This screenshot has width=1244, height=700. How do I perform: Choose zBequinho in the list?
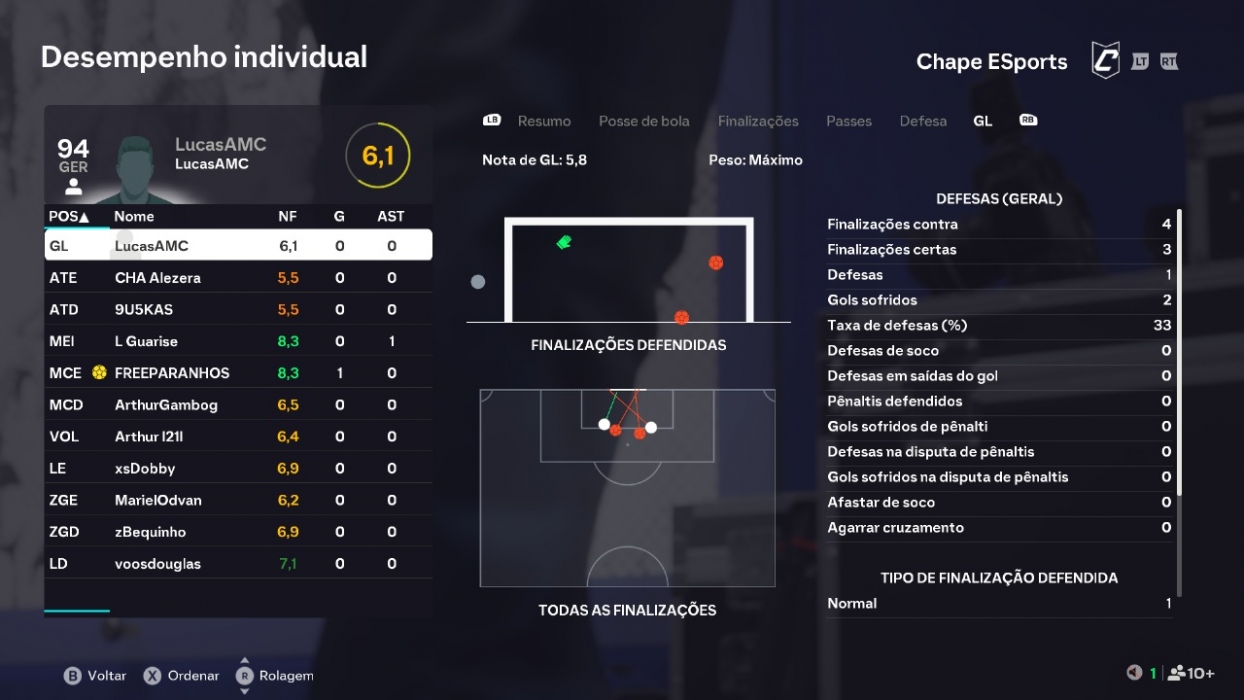(238, 532)
